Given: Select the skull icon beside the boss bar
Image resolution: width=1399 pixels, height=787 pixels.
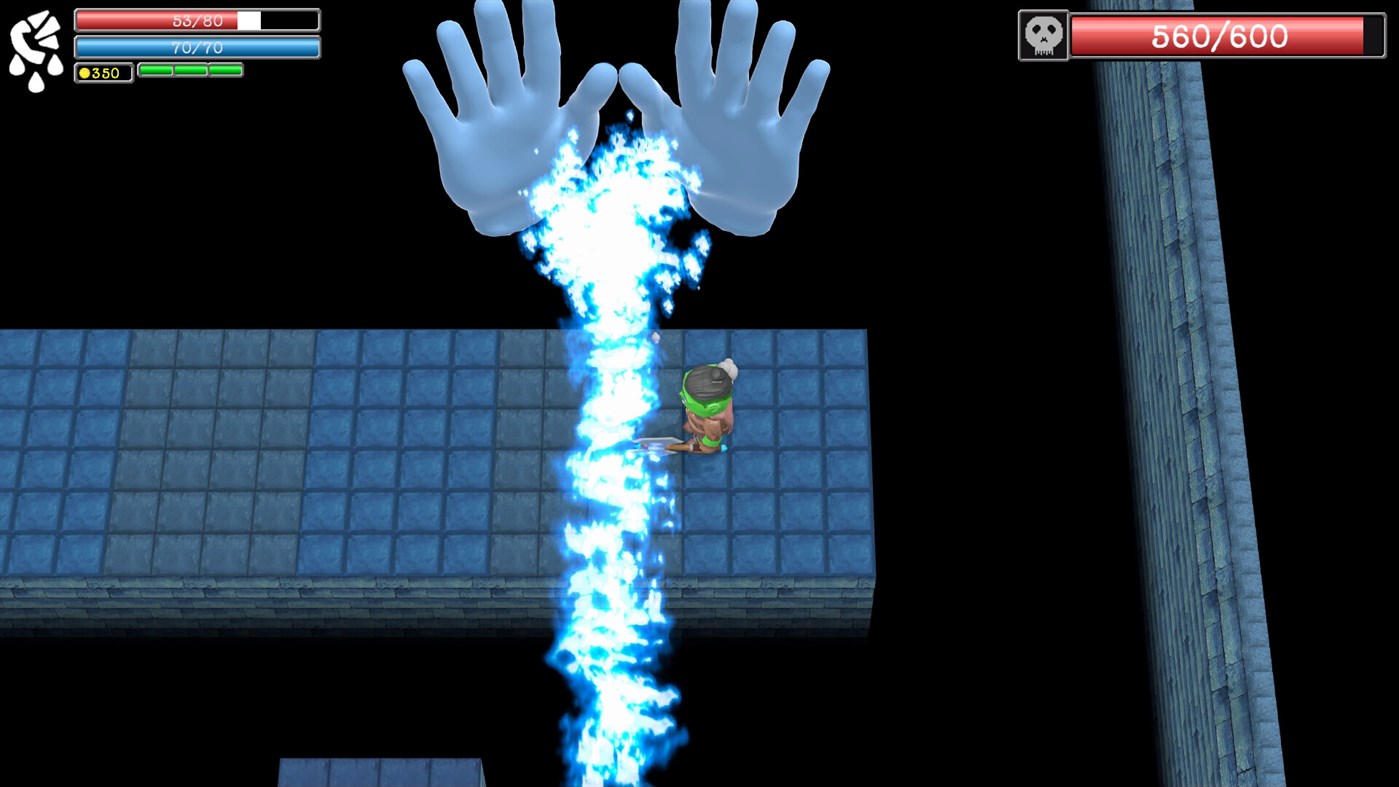Looking at the screenshot, I should click(1042, 36).
